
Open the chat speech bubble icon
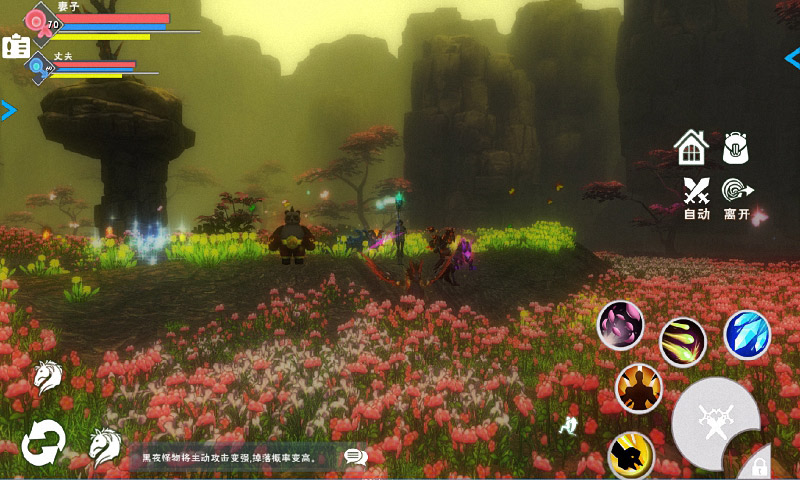tap(355, 457)
